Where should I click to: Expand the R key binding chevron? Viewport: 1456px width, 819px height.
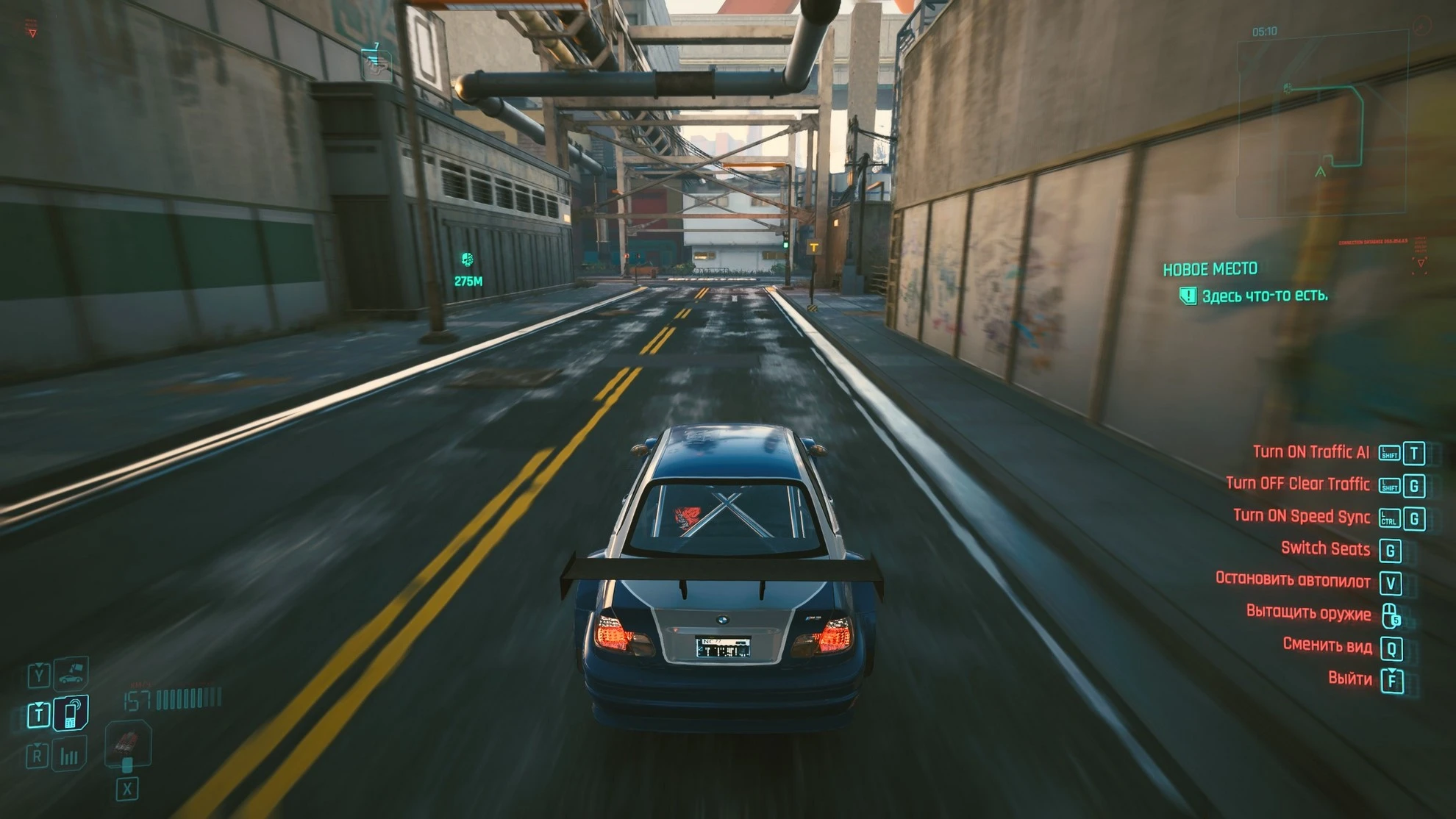pyautogui.click(x=37, y=744)
